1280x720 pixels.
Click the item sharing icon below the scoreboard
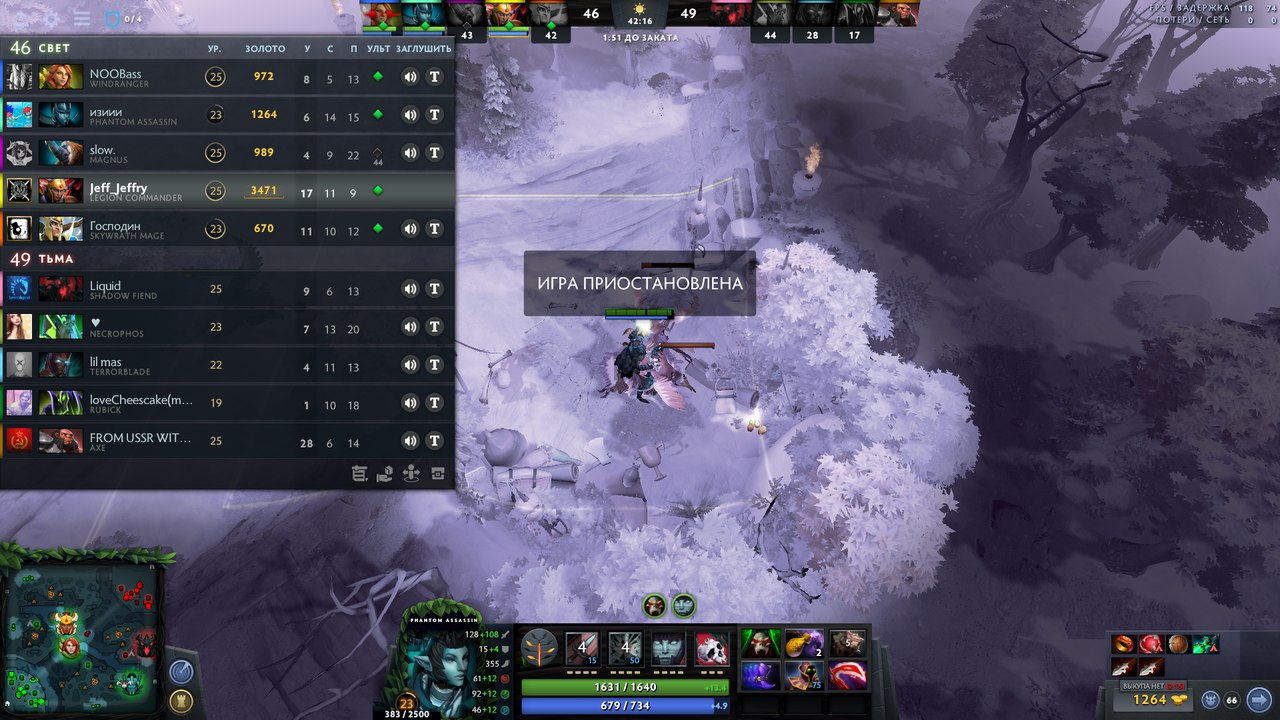tap(384, 473)
